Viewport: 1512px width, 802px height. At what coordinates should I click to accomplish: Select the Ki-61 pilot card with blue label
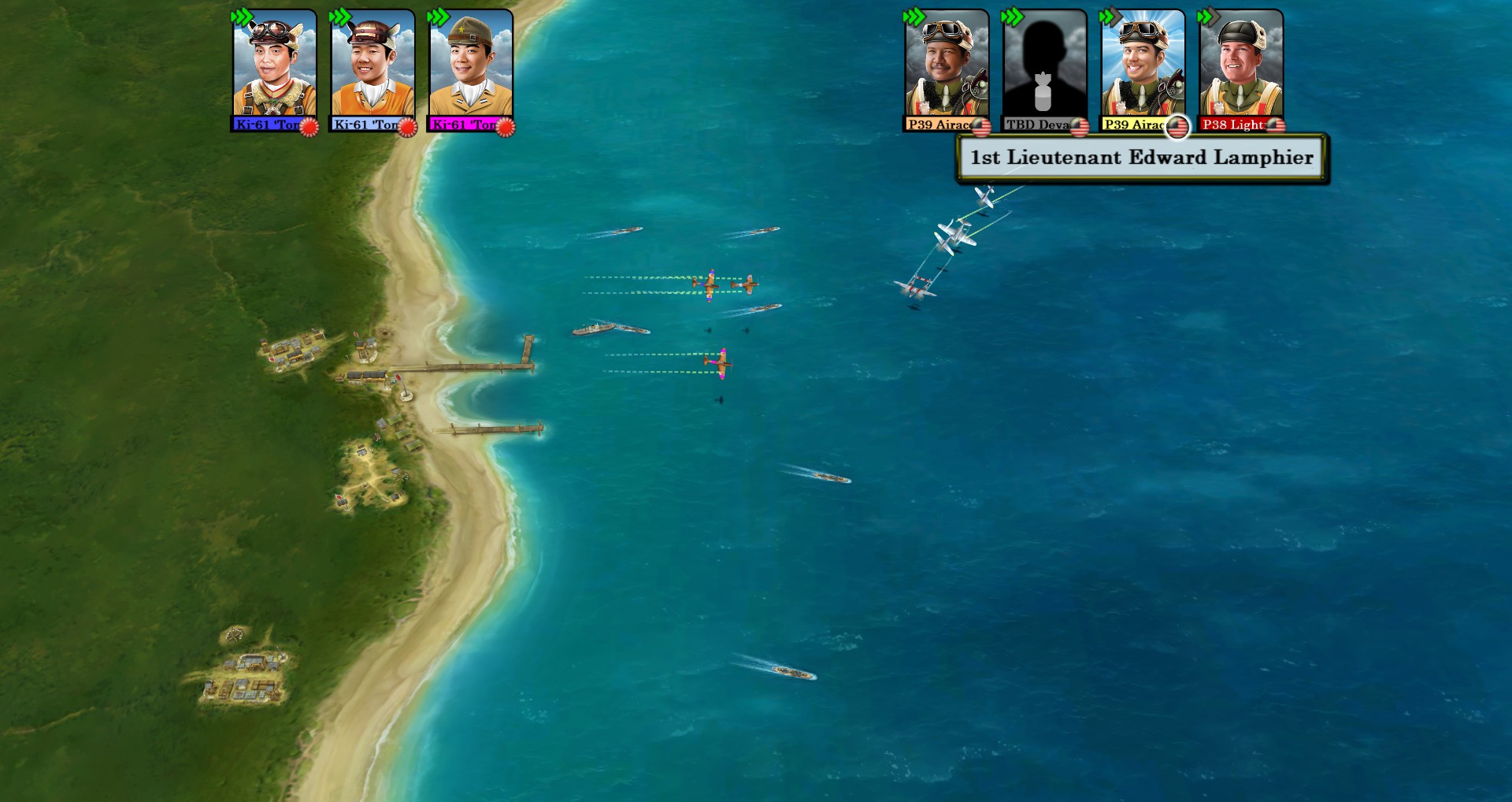coord(274,69)
